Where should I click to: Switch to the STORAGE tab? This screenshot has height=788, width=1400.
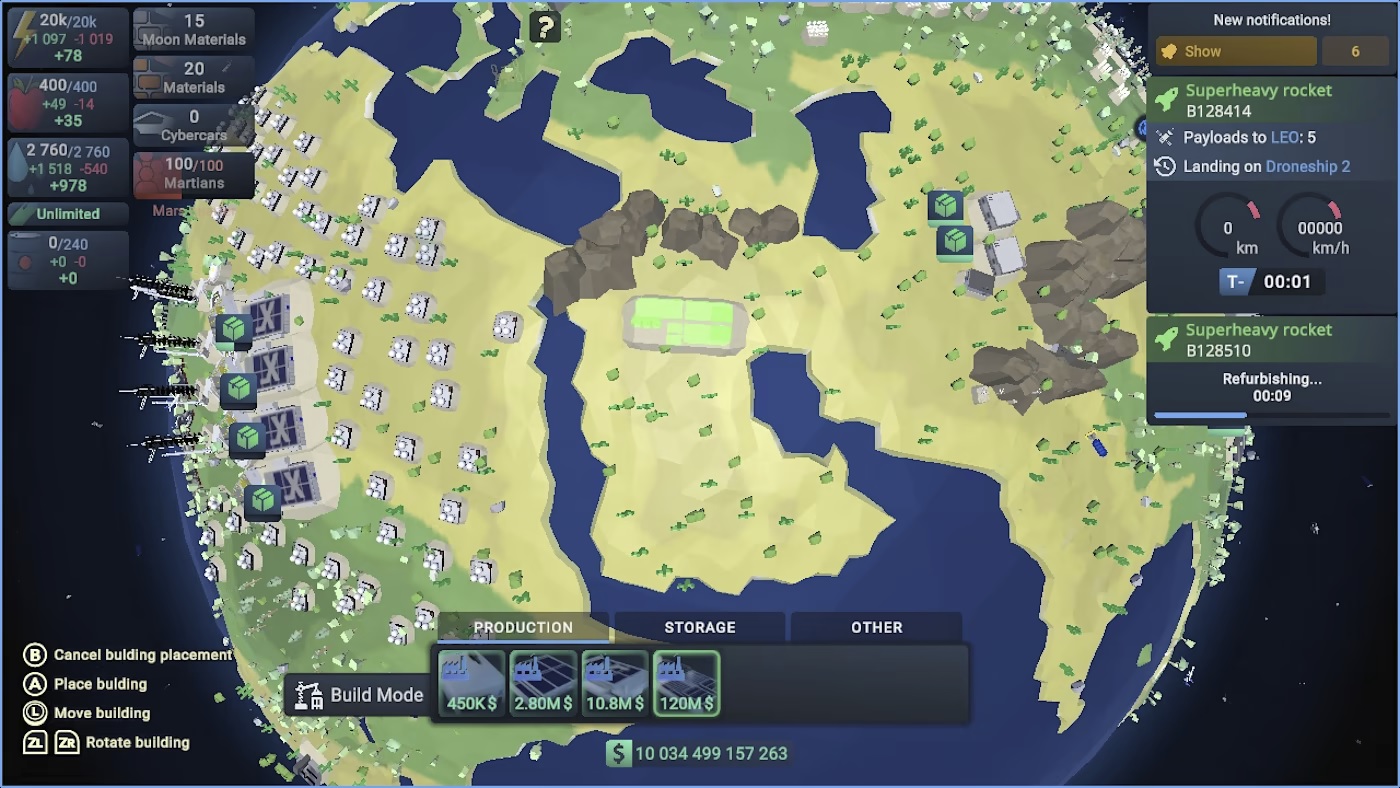699,627
